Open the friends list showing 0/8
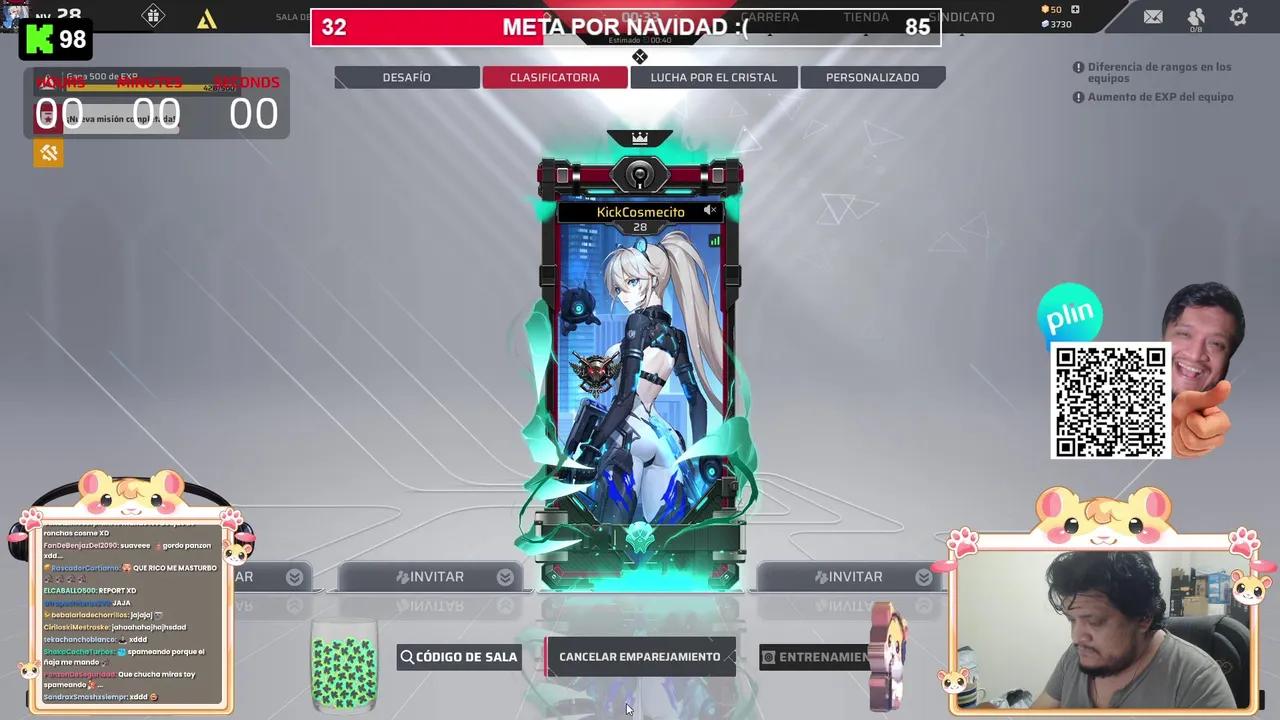1280x720 pixels. coord(1195,15)
